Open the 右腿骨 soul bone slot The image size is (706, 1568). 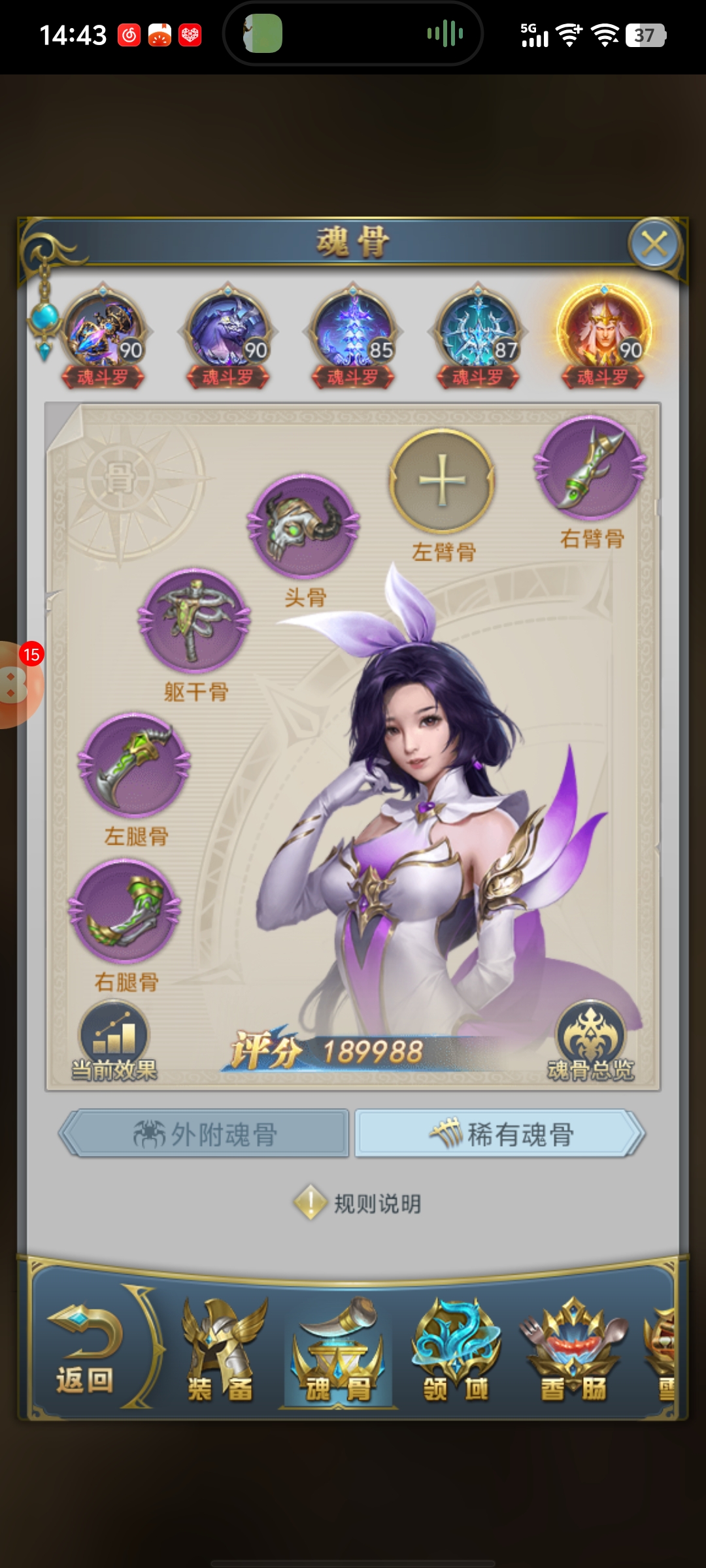point(125,912)
